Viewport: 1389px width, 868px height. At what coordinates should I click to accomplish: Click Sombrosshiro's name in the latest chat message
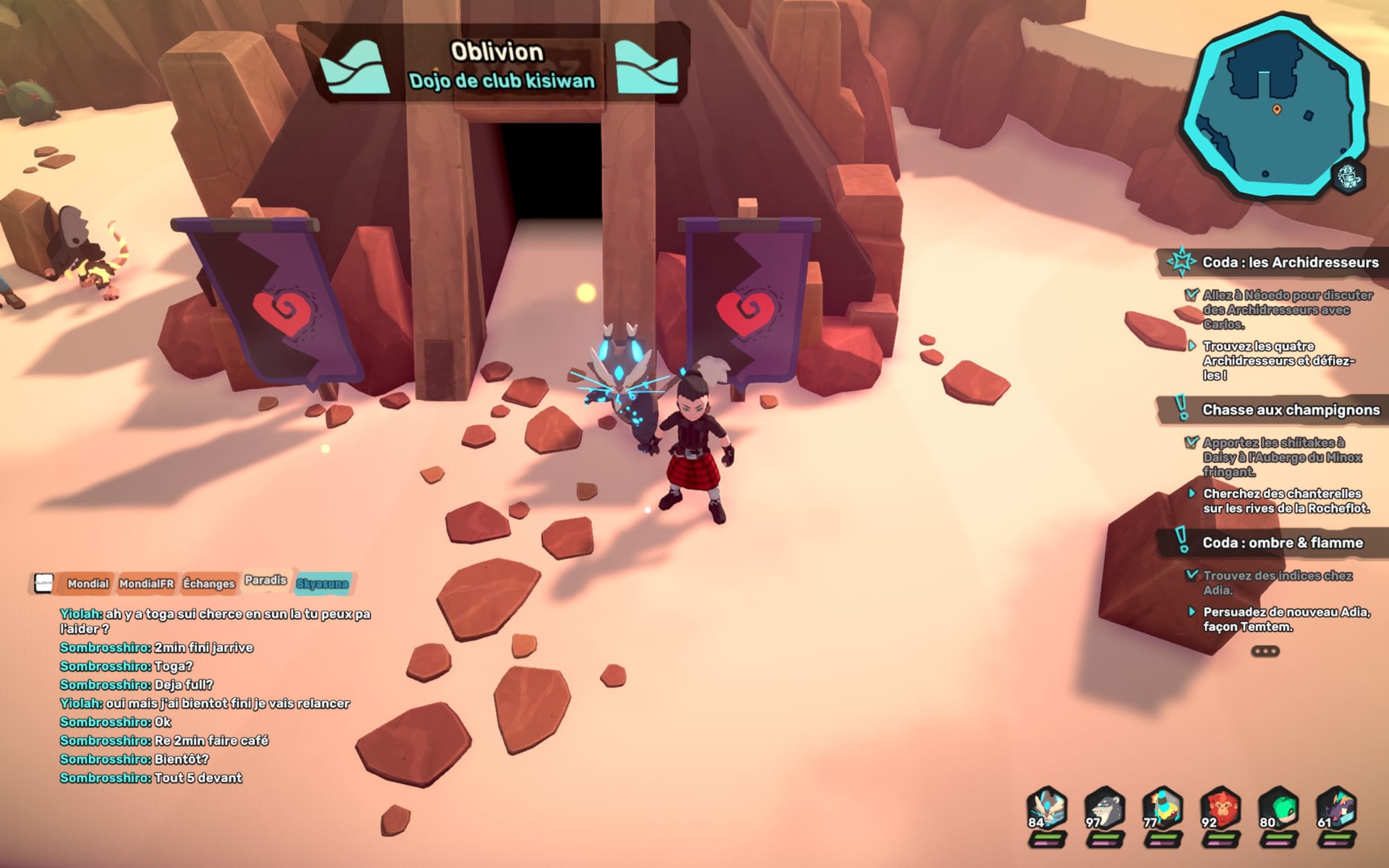click(x=105, y=778)
